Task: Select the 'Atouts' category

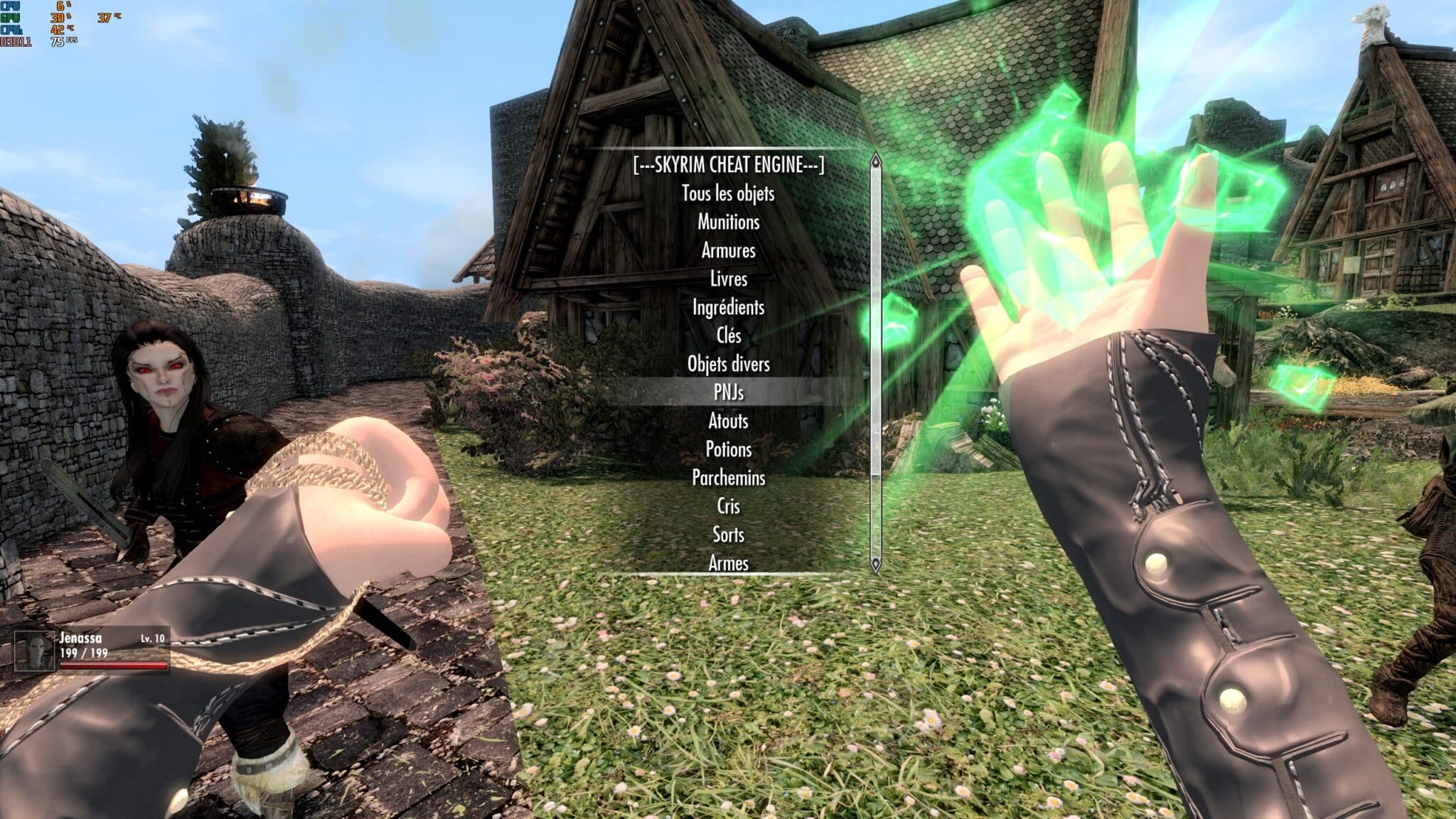Action: click(728, 422)
